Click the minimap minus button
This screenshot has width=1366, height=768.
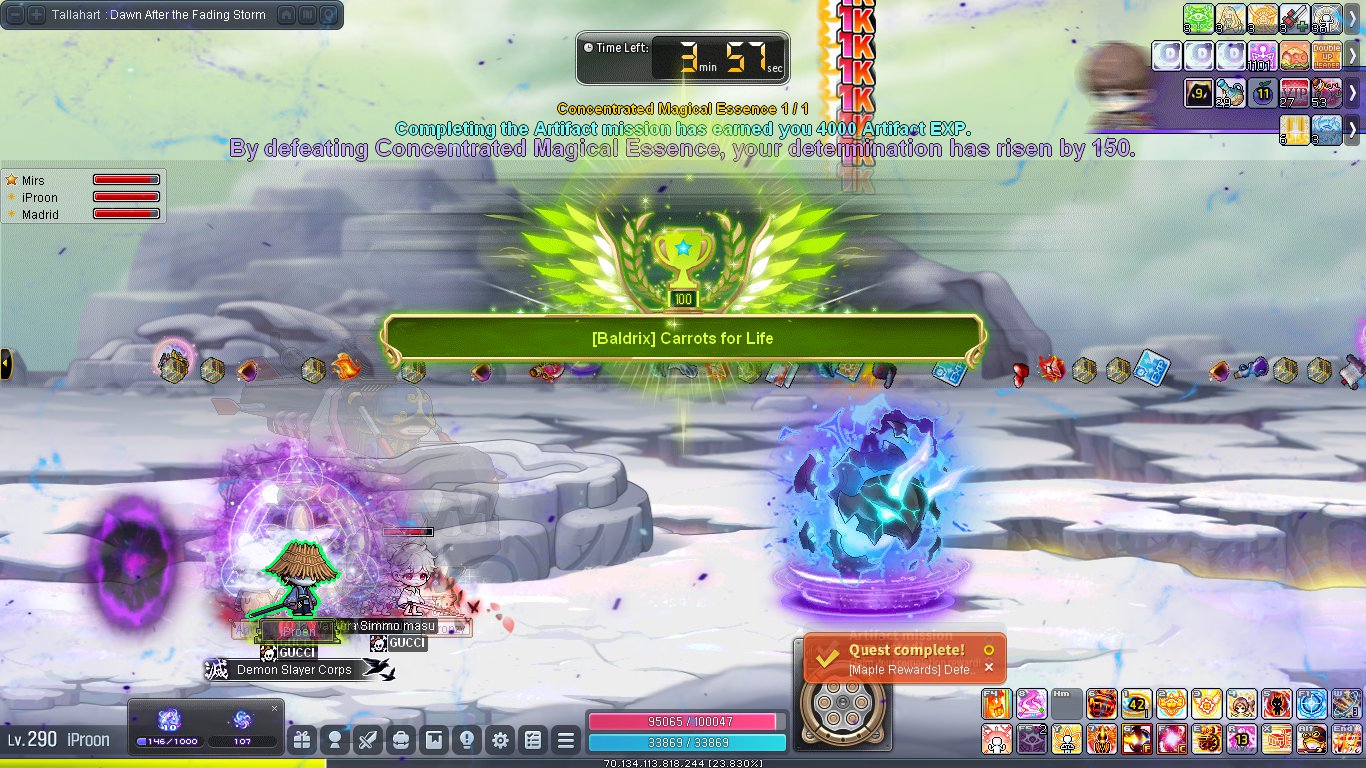15,15
